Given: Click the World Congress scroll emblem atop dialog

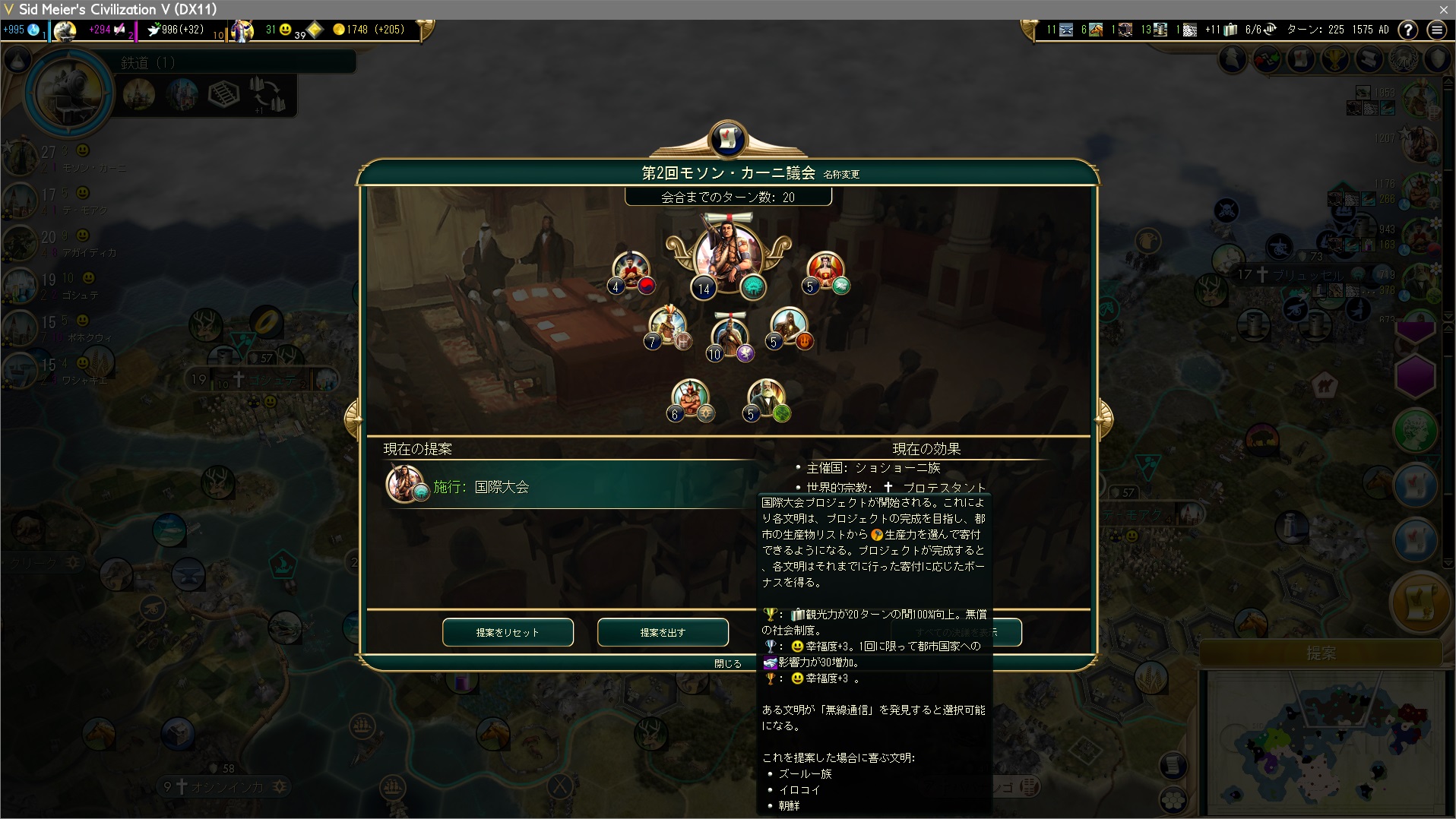Looking at the screenshot, I should [x=727, y=139].
